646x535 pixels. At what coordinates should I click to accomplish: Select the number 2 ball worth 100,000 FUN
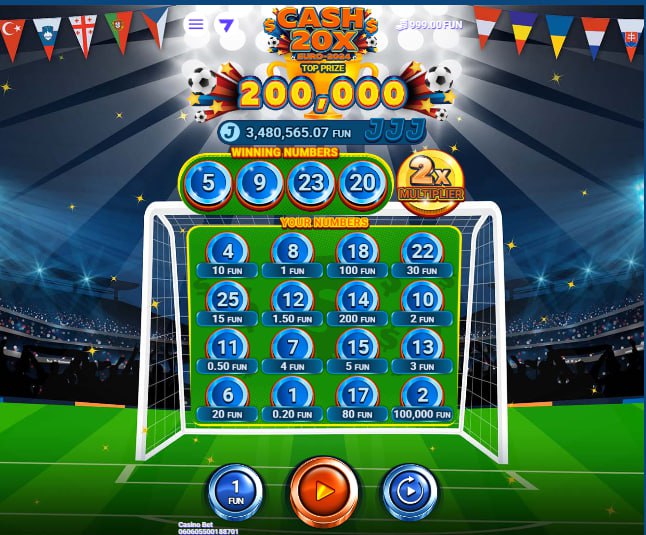[423, 395]
